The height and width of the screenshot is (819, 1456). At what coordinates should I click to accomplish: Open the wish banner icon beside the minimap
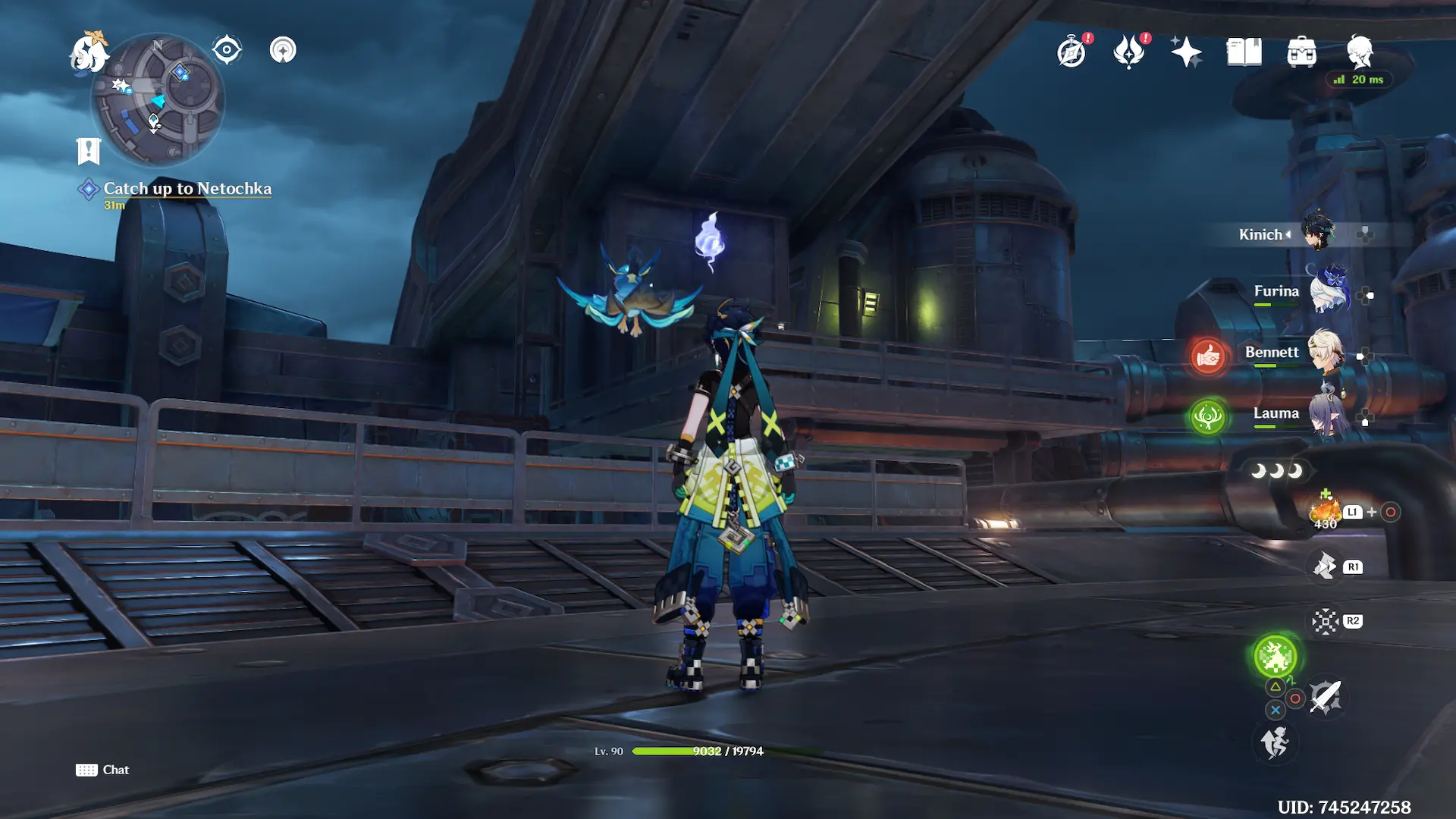(283, 50)
